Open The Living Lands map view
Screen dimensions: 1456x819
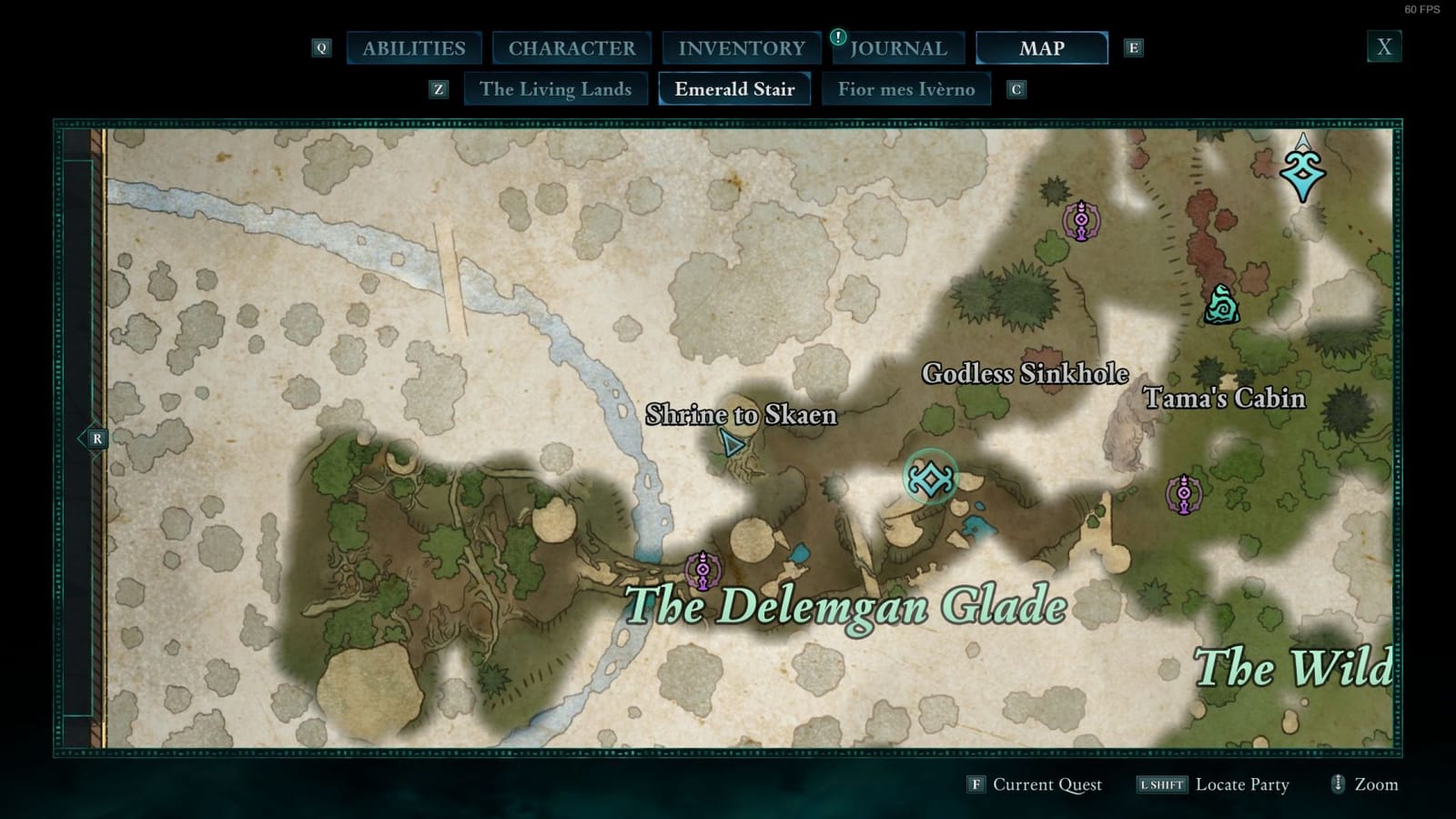point(555,89)
